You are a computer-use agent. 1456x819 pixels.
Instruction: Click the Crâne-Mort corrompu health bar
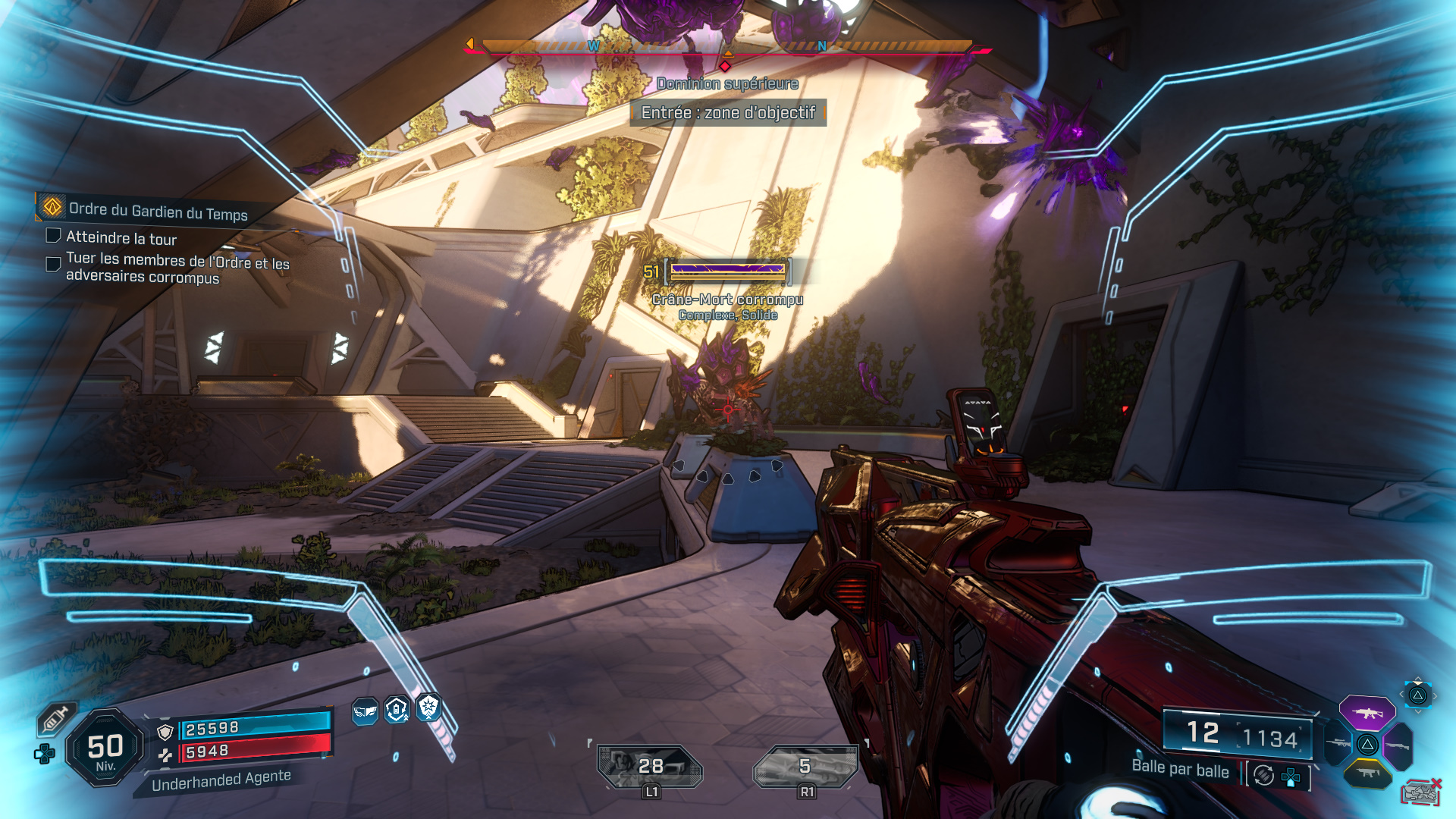pos(726,271)
